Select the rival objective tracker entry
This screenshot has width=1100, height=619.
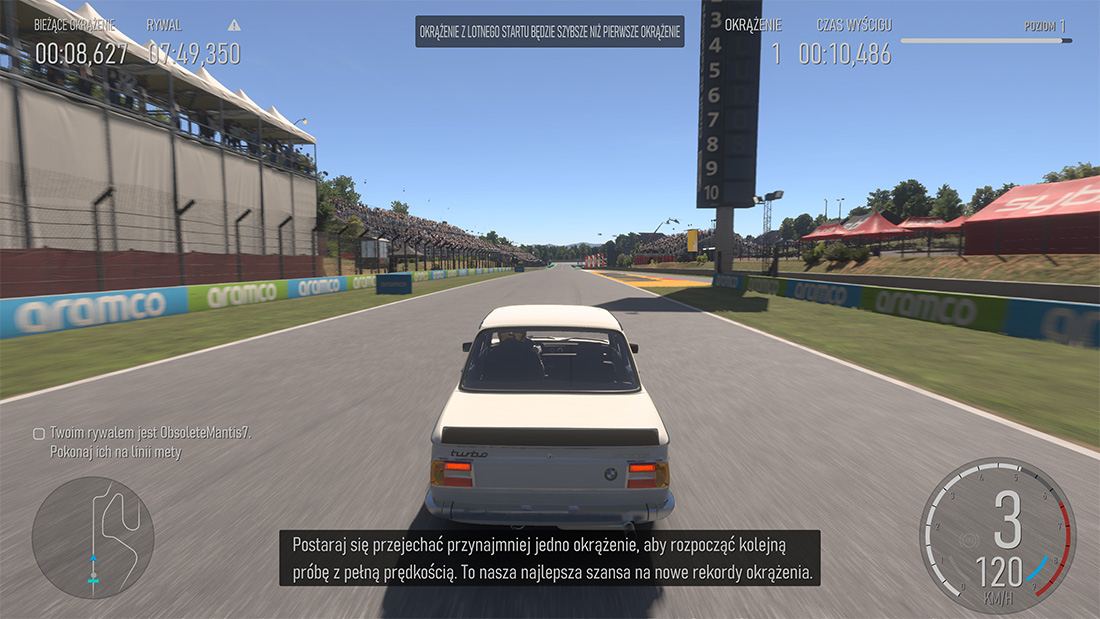coord(142,442)
